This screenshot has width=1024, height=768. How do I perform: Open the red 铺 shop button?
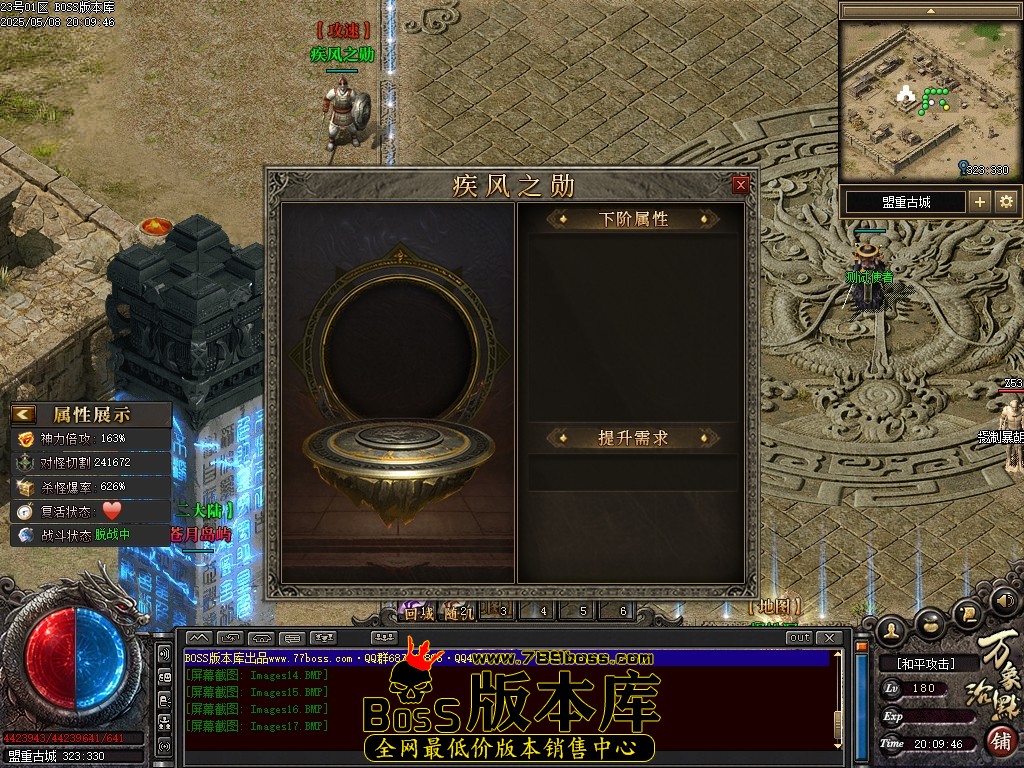pyautogui.click(x=1001, y=741)
